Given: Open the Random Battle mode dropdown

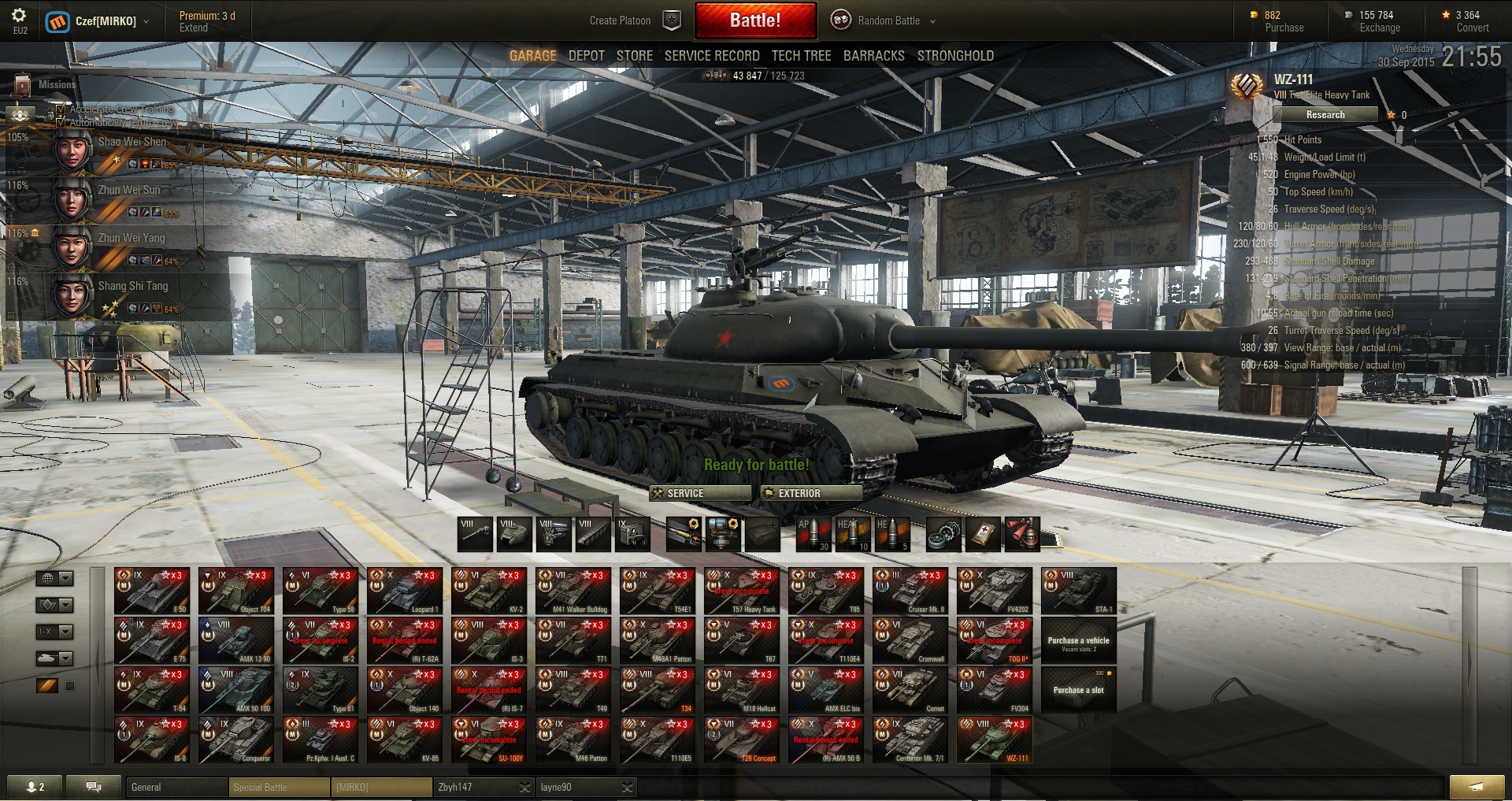Looking at the screenshot, I should (x=887, y=20).
